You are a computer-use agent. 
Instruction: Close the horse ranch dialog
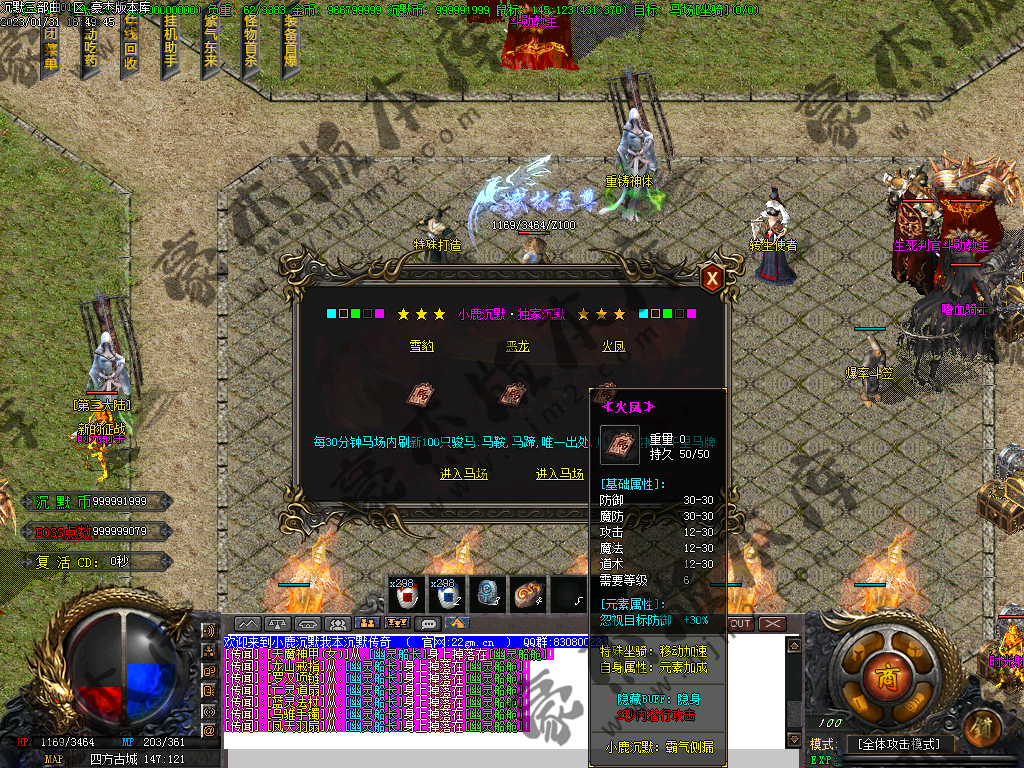click(712, 278)
